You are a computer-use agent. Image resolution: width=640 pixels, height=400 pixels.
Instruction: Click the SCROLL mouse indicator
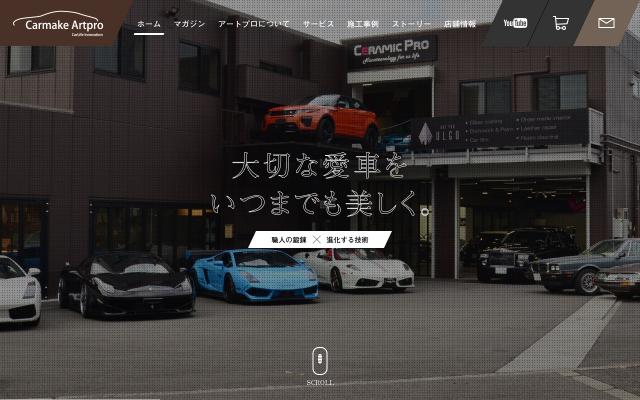320,362
